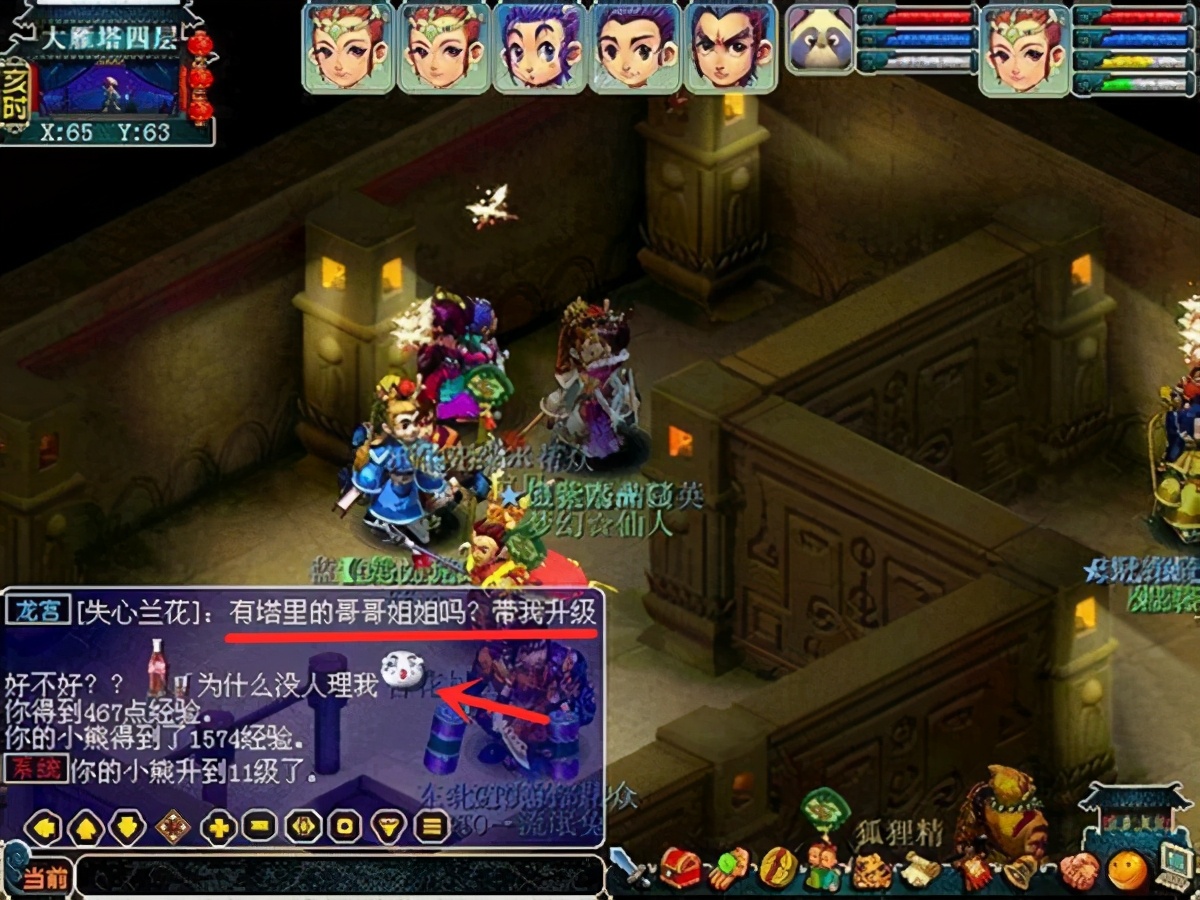
Task: Open the orange smiley face icon
Action: pos(1128,870)
